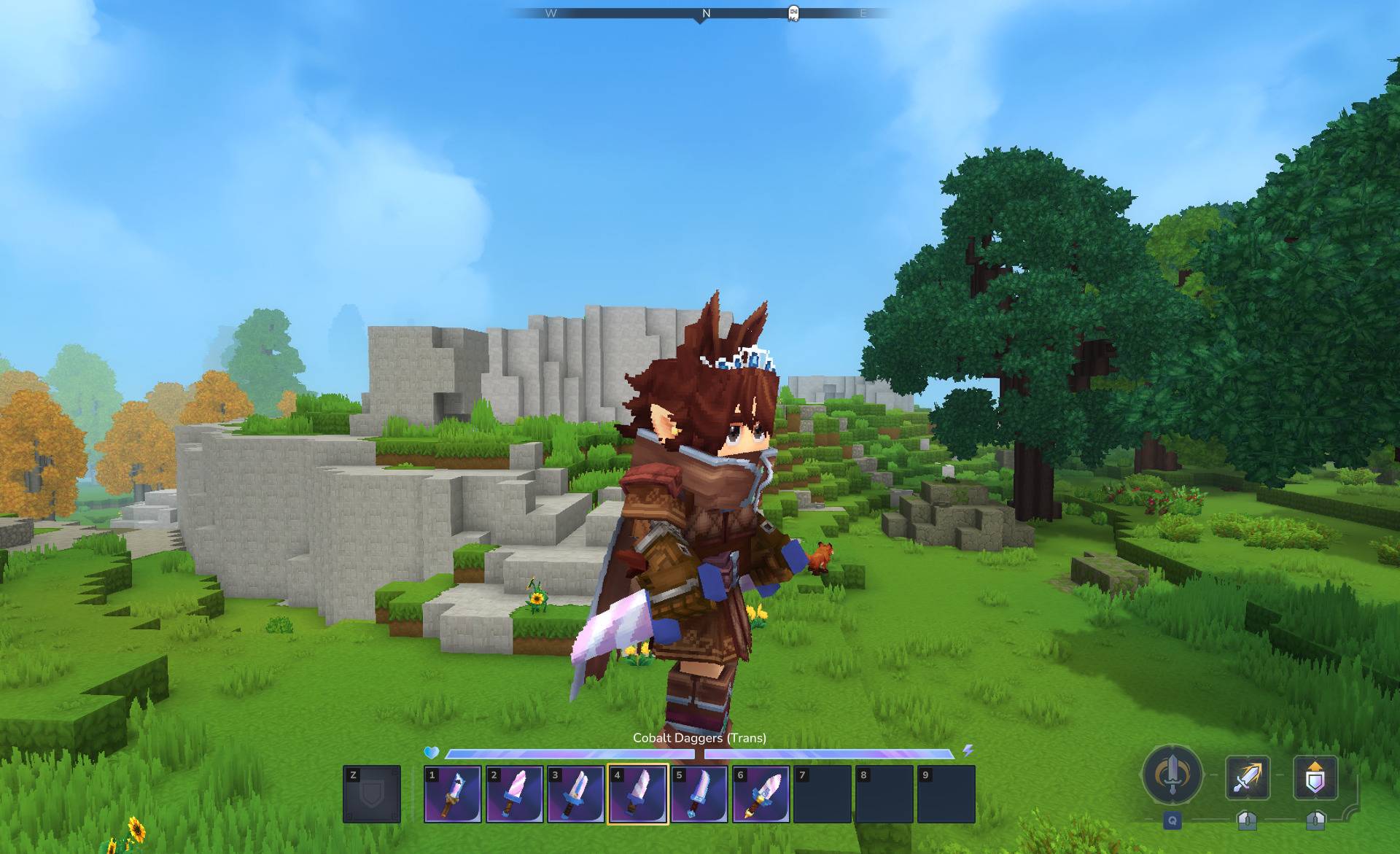Click the ghost marker on the compass
This screenshot has width=1400, height=854.
(x=793, y=13)
